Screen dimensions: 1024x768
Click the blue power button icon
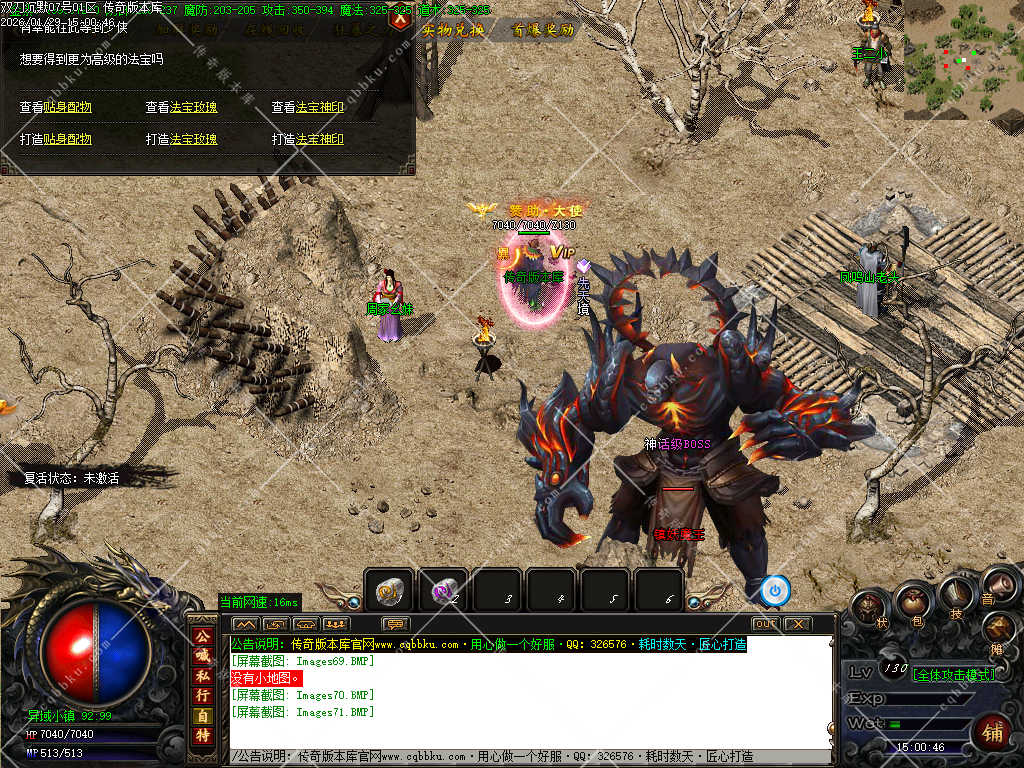coord(774,590)
